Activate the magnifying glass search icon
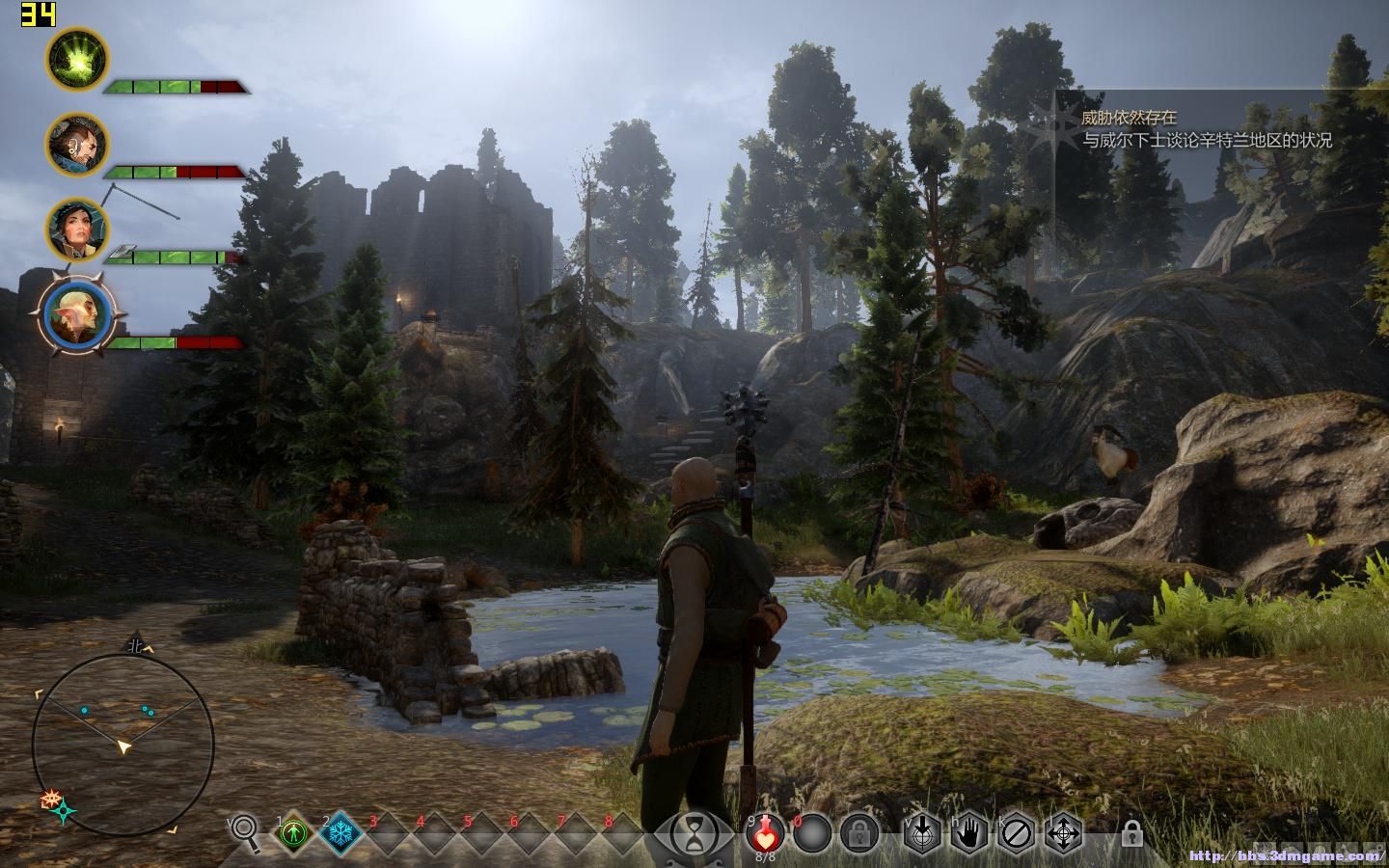 pyautogui.click(x=245, y=831)
